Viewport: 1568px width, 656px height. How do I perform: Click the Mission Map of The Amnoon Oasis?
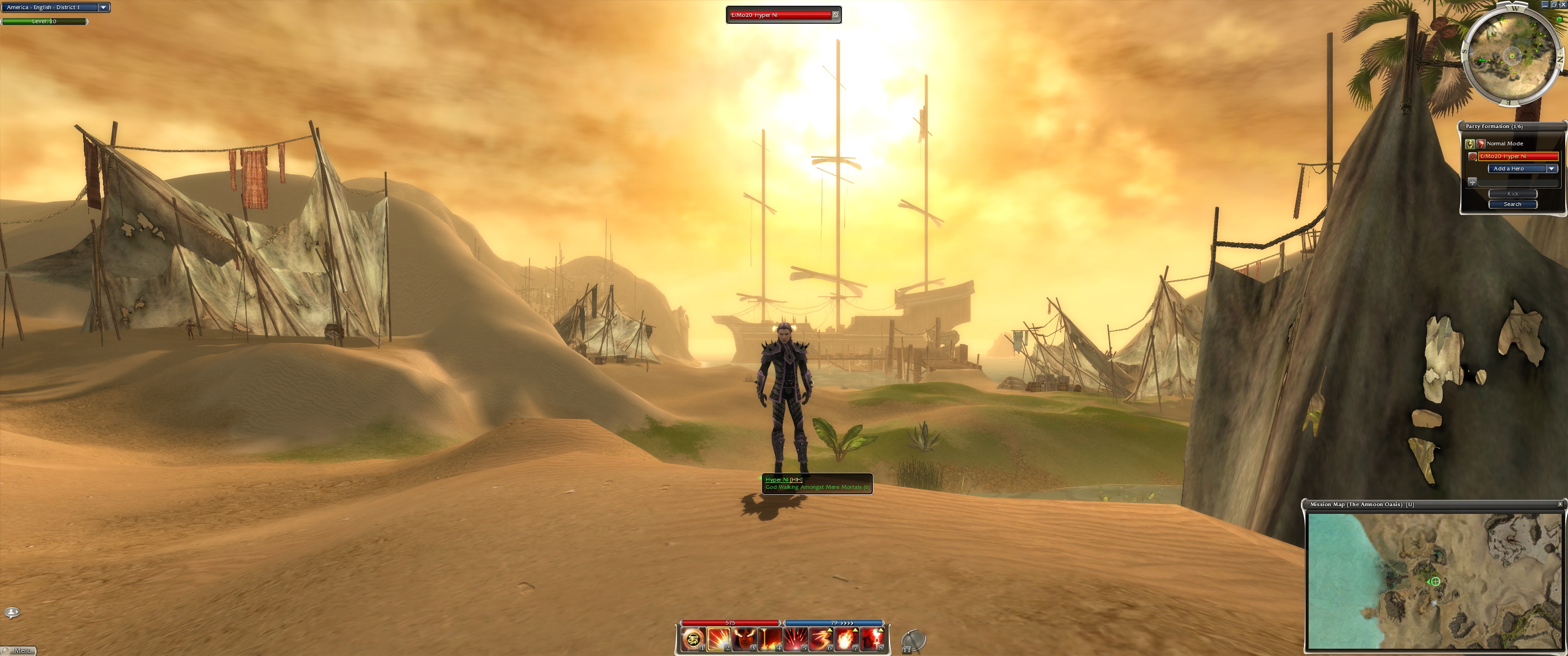[x=1434, y=580]
